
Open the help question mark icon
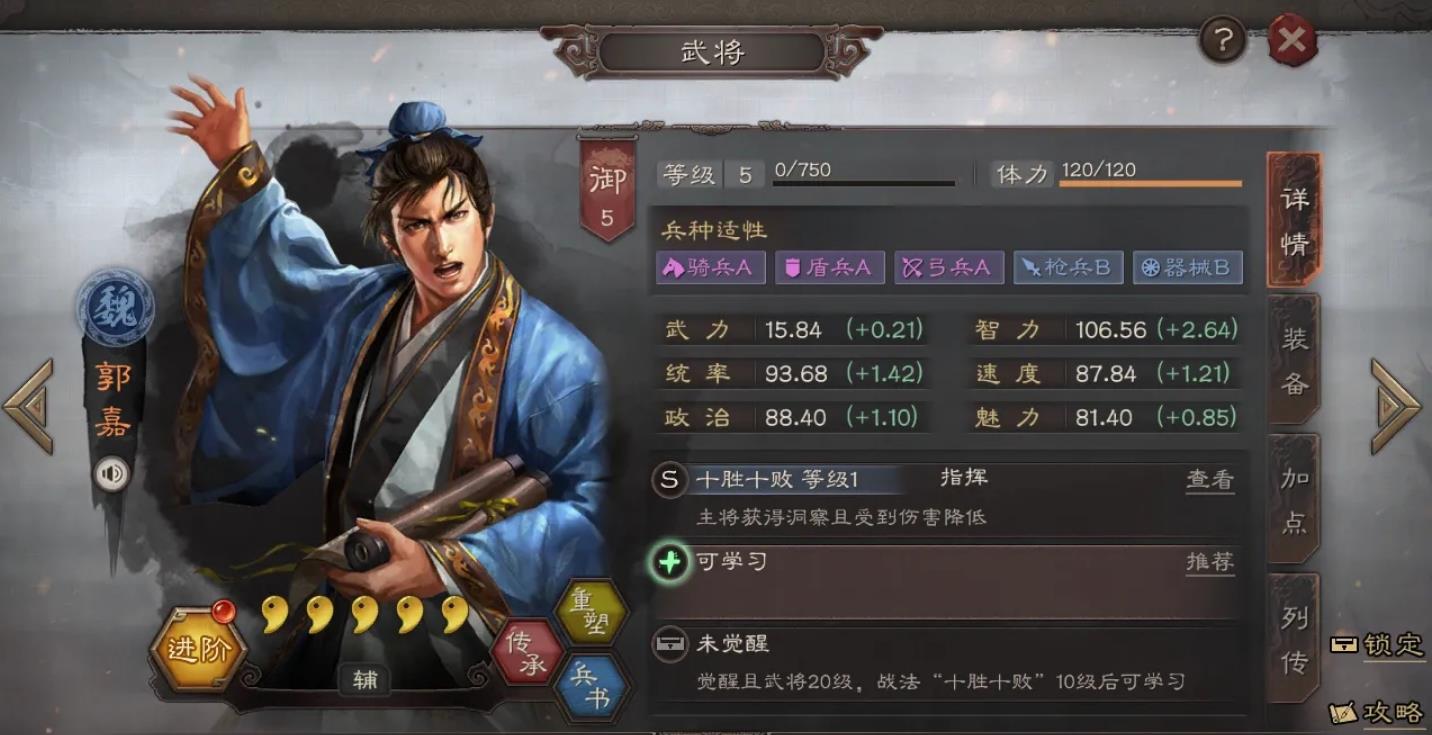pos(1222,40)
